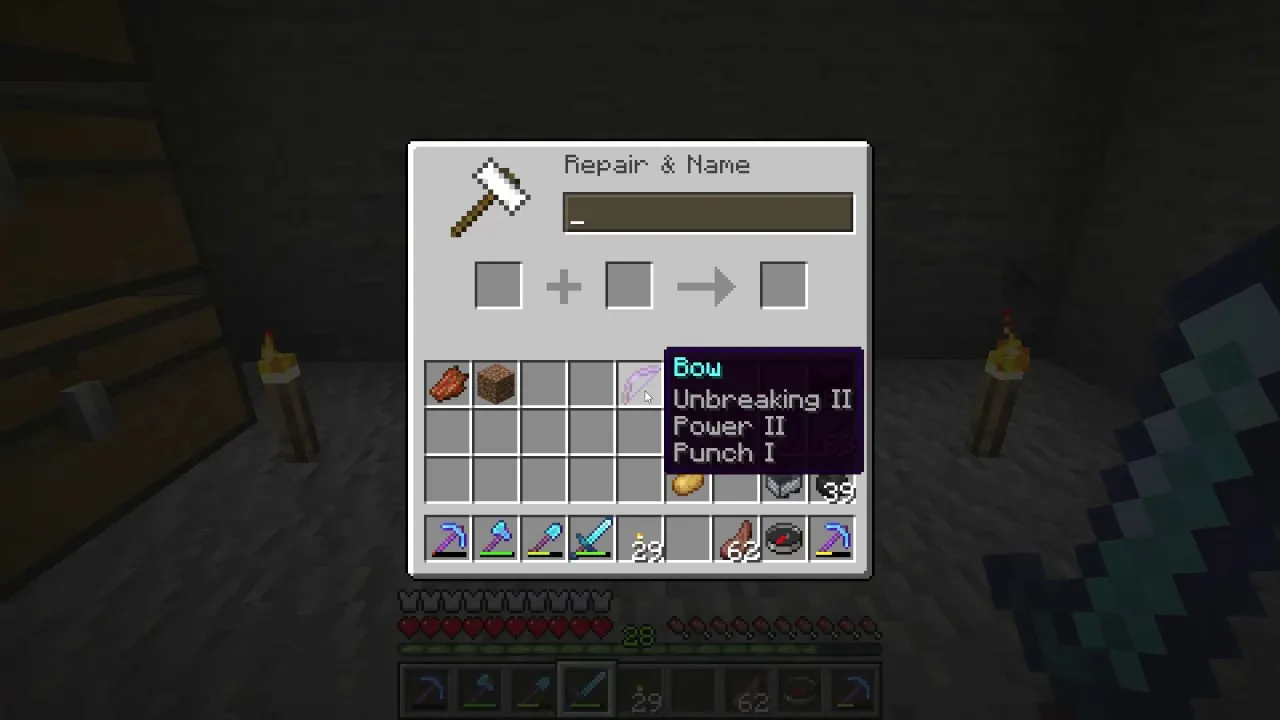Grab the potato from the inventory
Viewport: 1280px width, 720px height.
click(687, 487)
